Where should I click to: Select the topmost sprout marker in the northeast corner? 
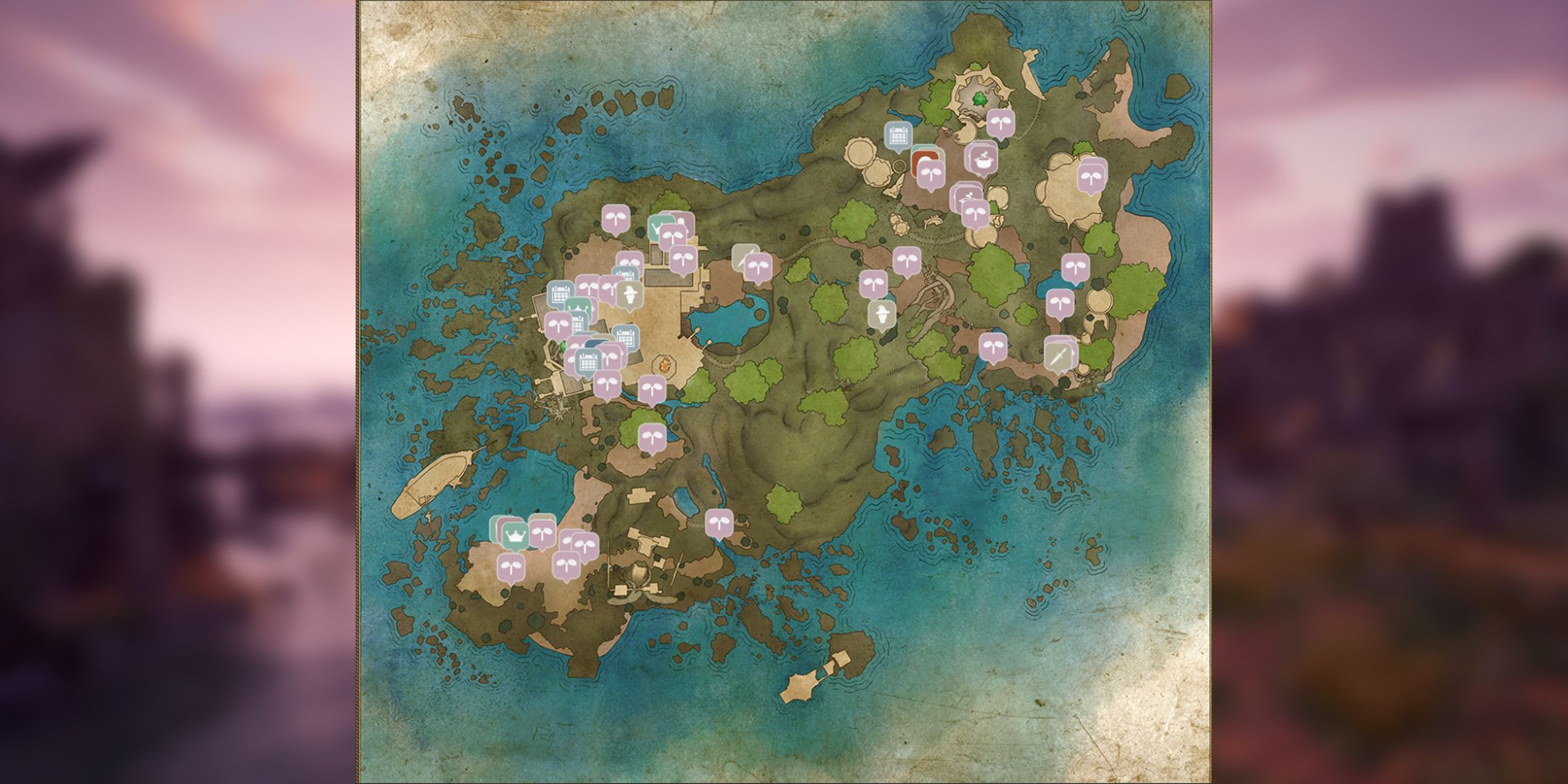[1000, 123]
